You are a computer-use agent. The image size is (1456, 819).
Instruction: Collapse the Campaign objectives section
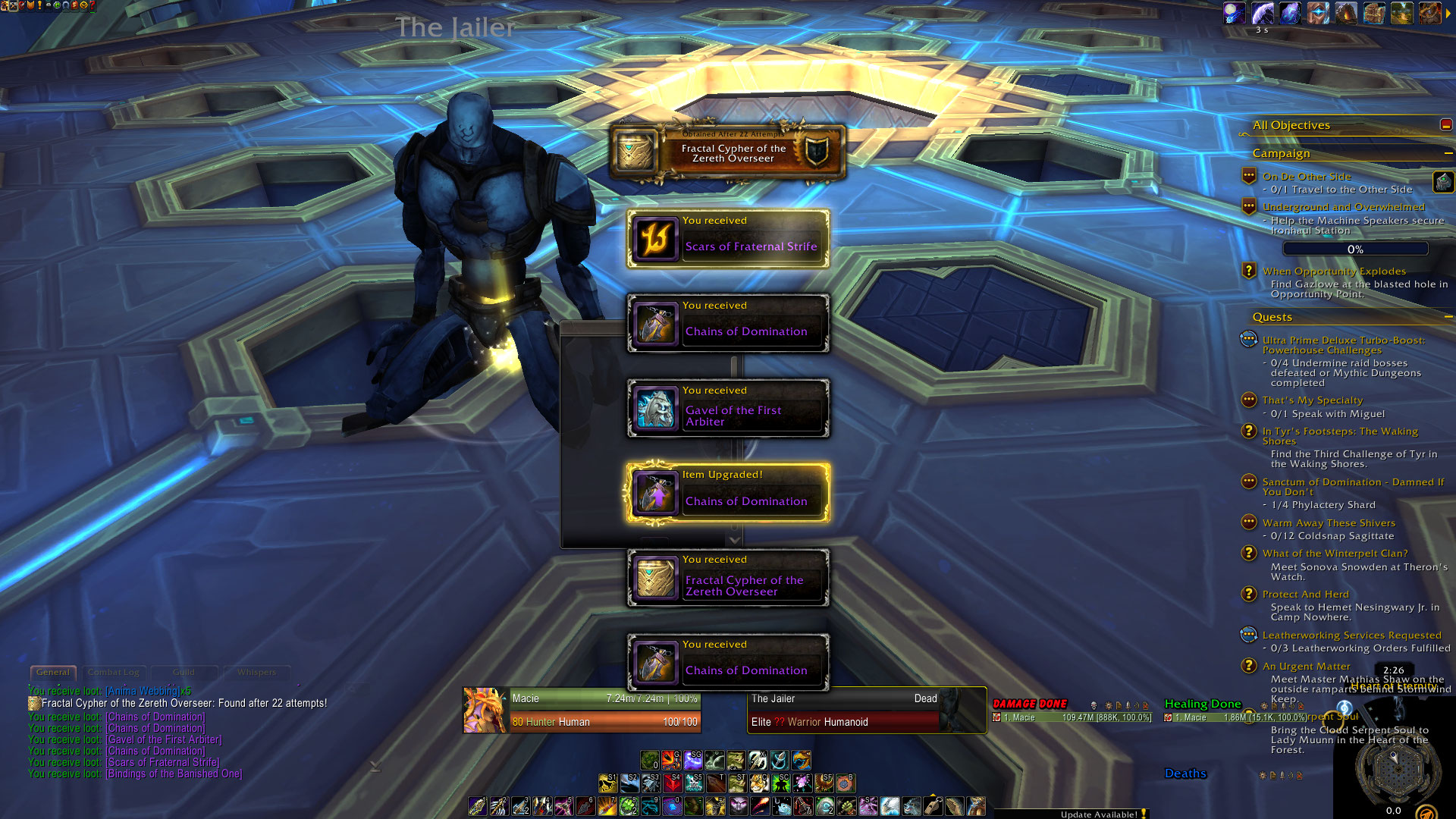coord(1448,153)
